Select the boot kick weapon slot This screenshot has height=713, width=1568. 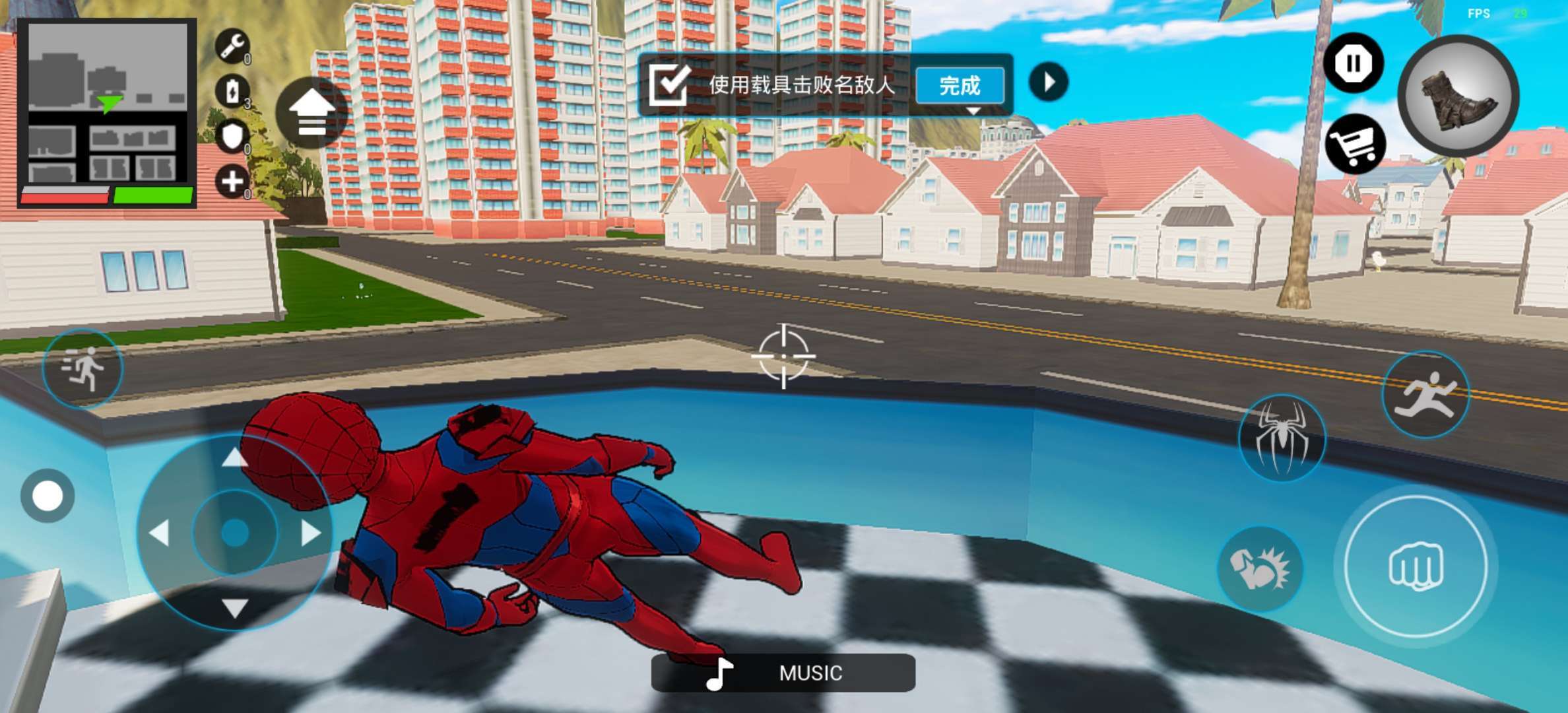(x=1458, y=96)
